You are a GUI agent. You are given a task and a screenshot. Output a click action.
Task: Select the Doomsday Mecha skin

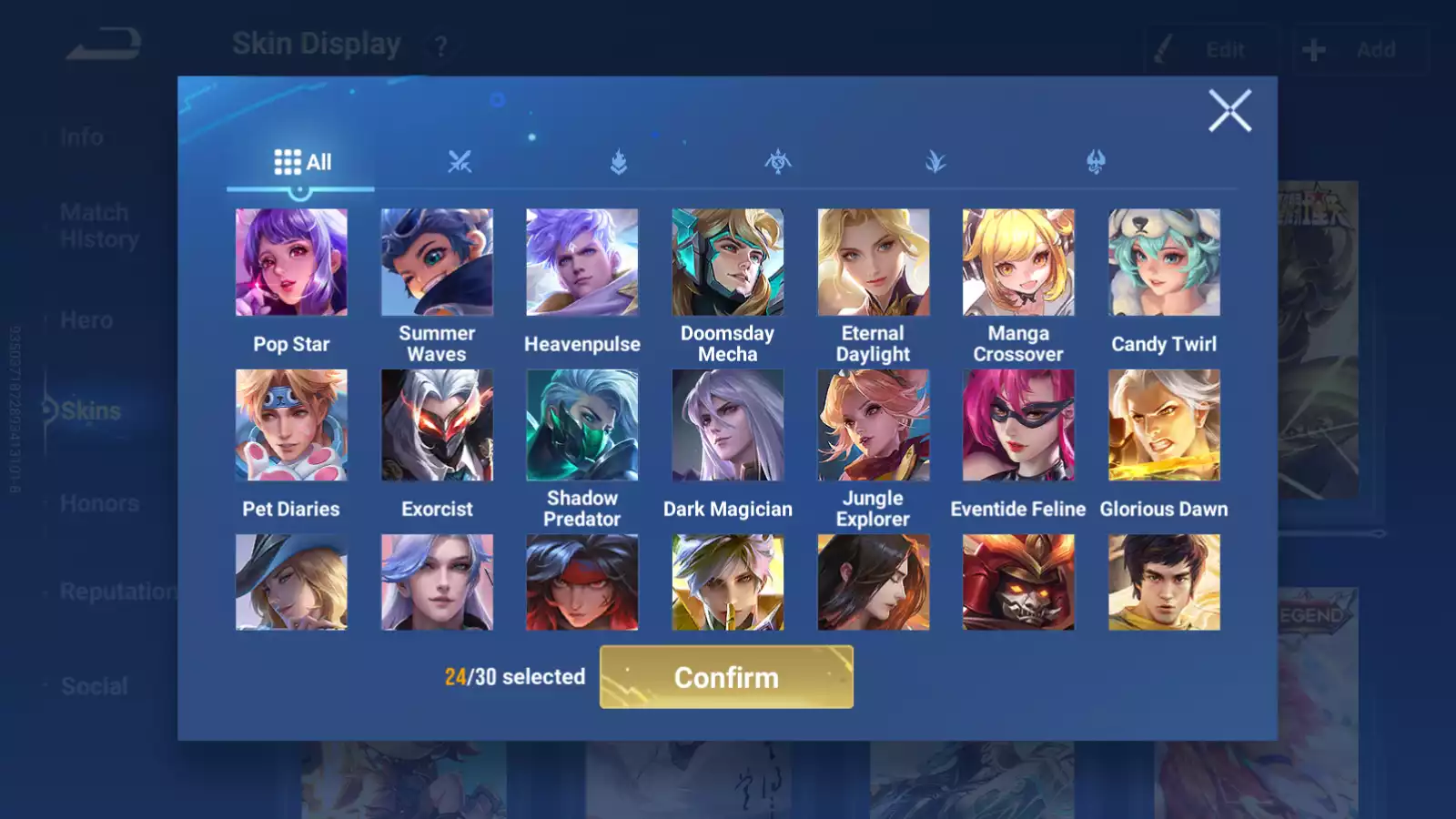[727, 262]
